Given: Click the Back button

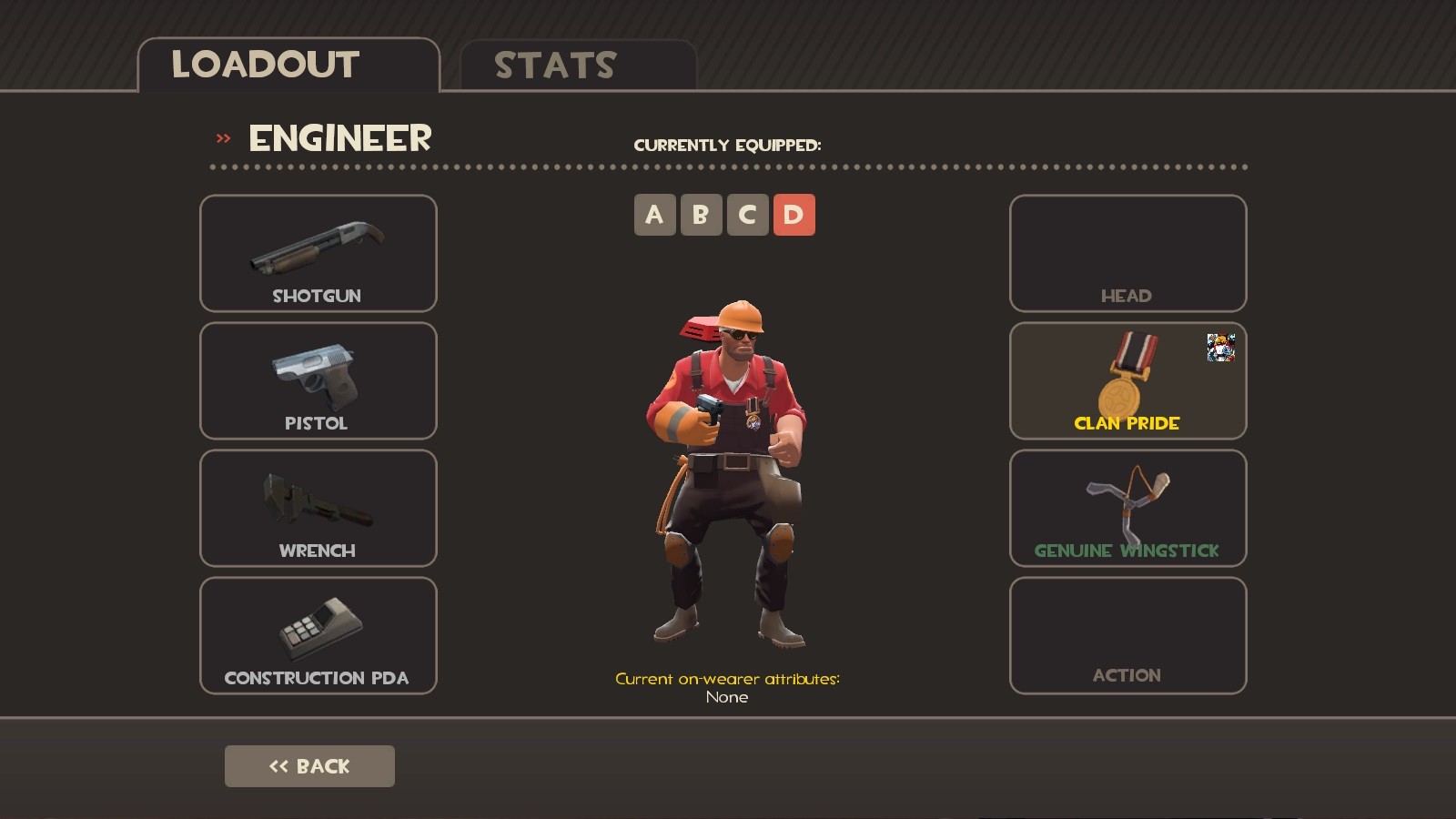Looking at the screenshot, I should [x=309, y=765].
